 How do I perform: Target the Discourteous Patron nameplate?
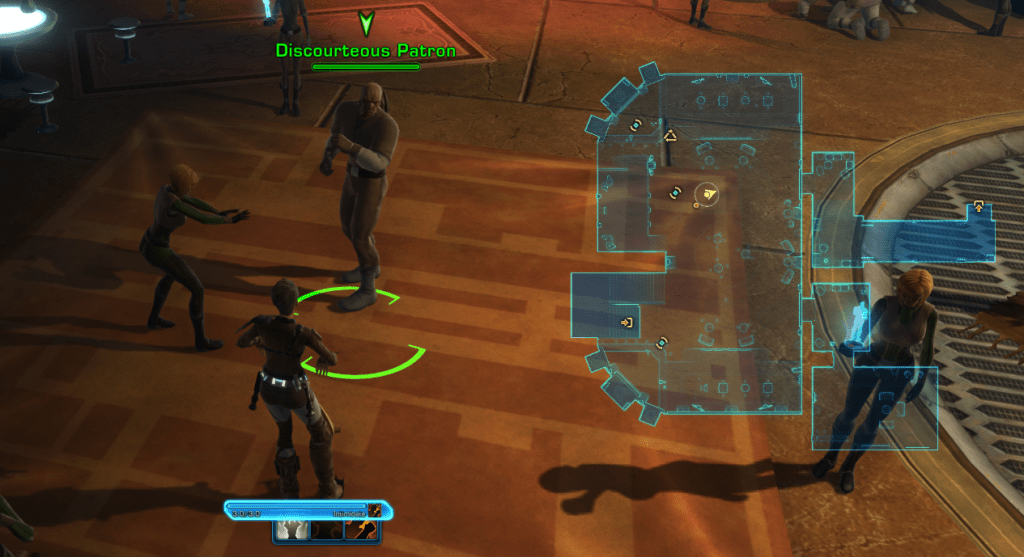point(365,50)
